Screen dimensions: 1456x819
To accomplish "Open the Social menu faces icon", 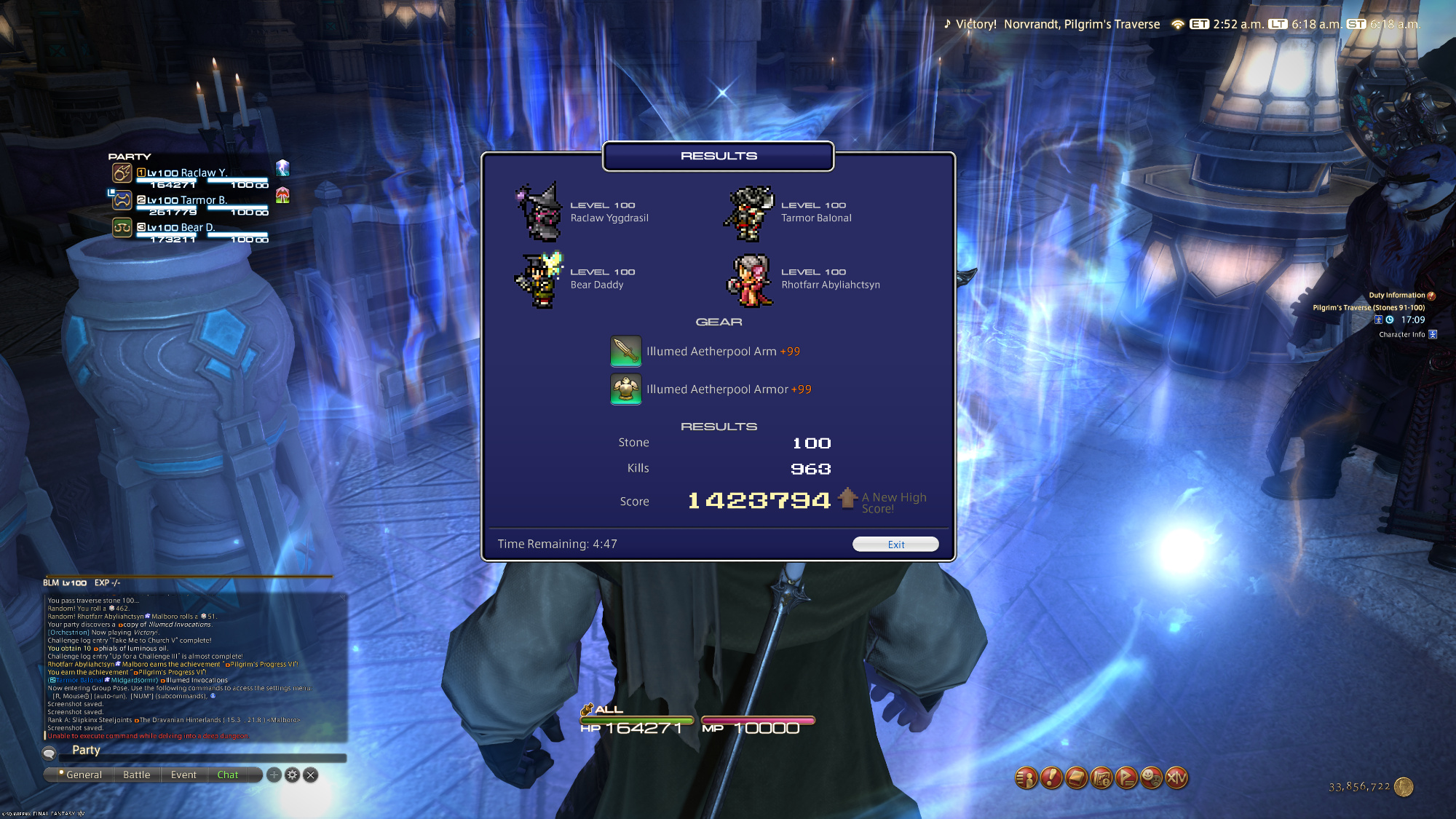I will [1151, 778].
